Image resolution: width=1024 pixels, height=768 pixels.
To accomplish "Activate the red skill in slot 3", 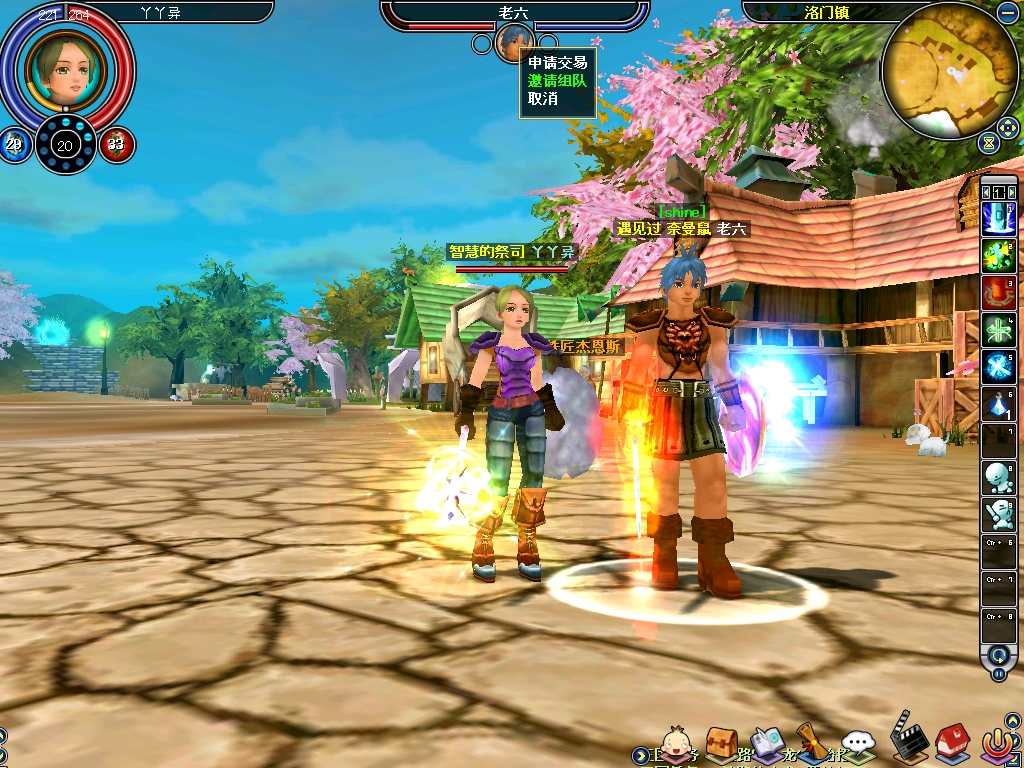I will click(x=999, y=292).
